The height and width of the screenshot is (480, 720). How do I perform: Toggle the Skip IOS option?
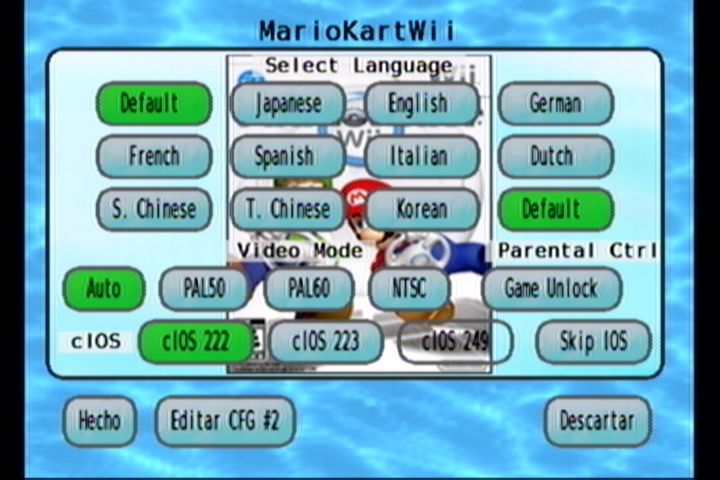coord(593,342)
